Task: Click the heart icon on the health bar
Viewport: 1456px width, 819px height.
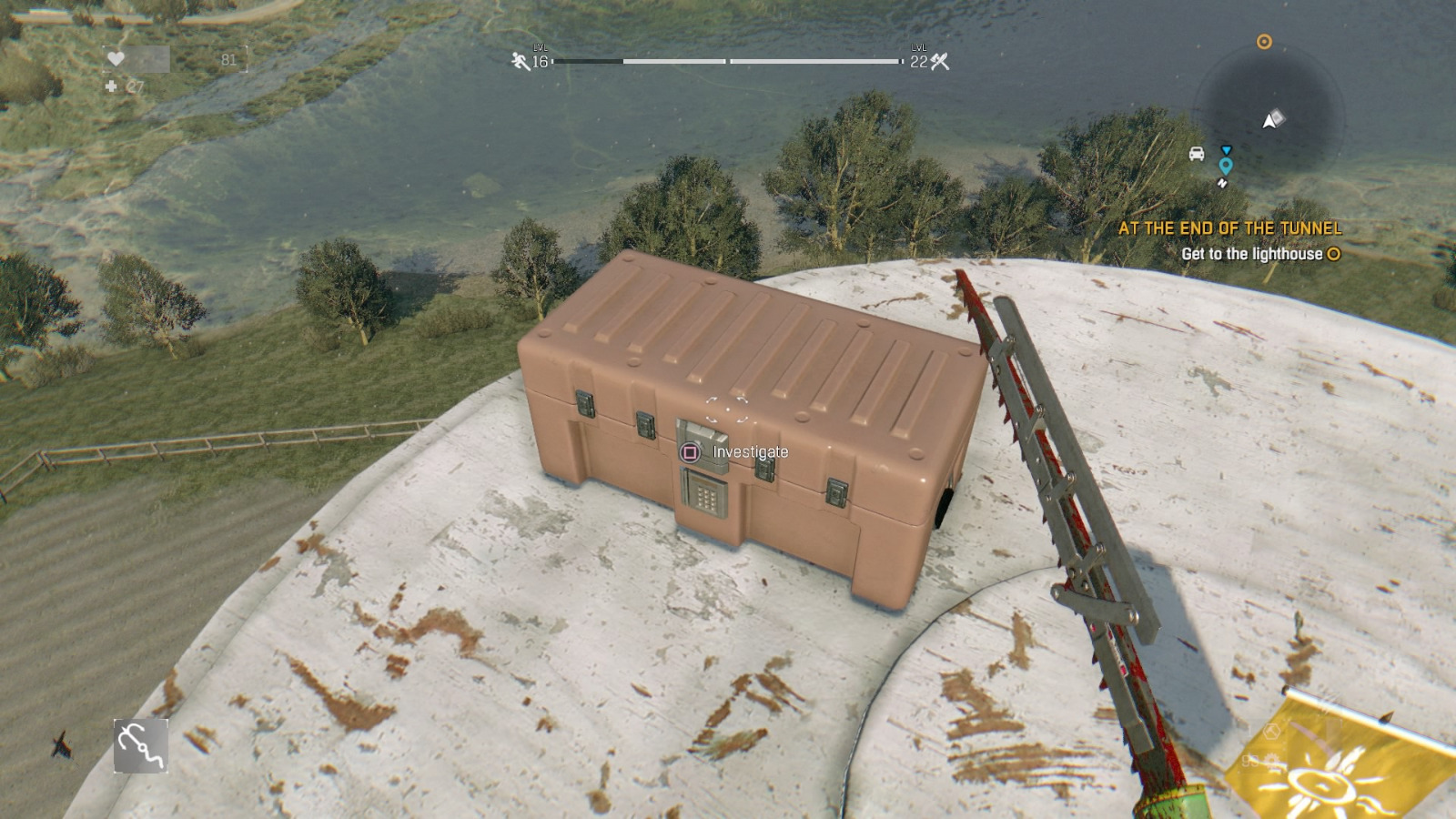Action: [x=116, y=59]
